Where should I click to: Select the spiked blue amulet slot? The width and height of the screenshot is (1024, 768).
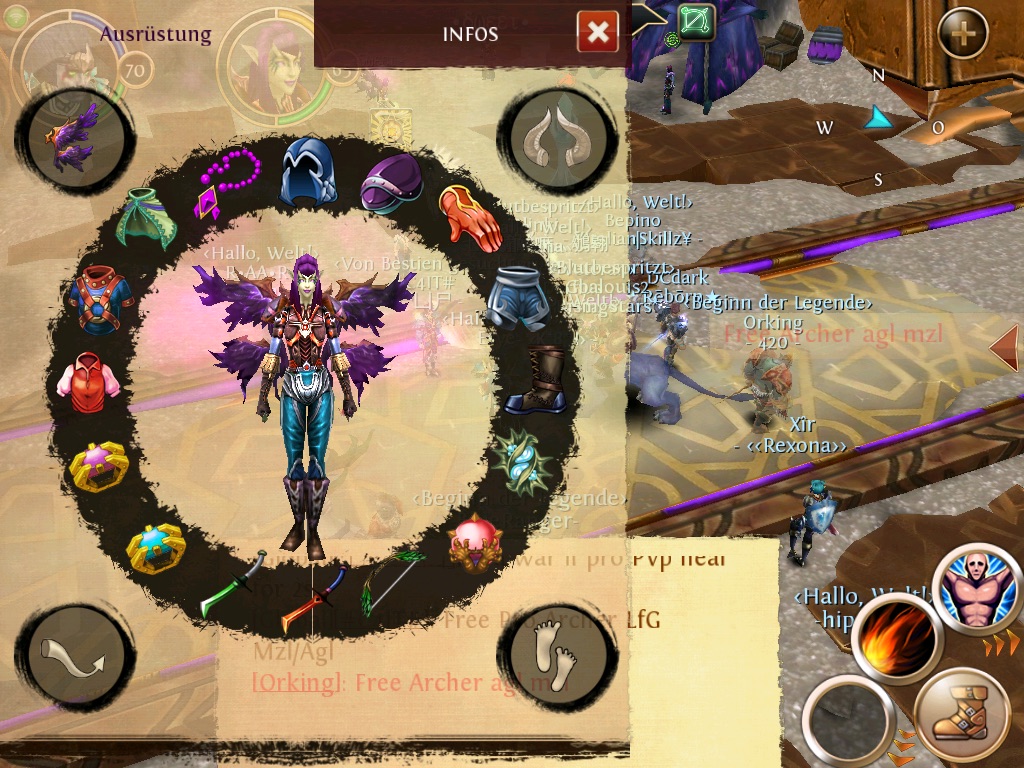[x=520, y=462]
